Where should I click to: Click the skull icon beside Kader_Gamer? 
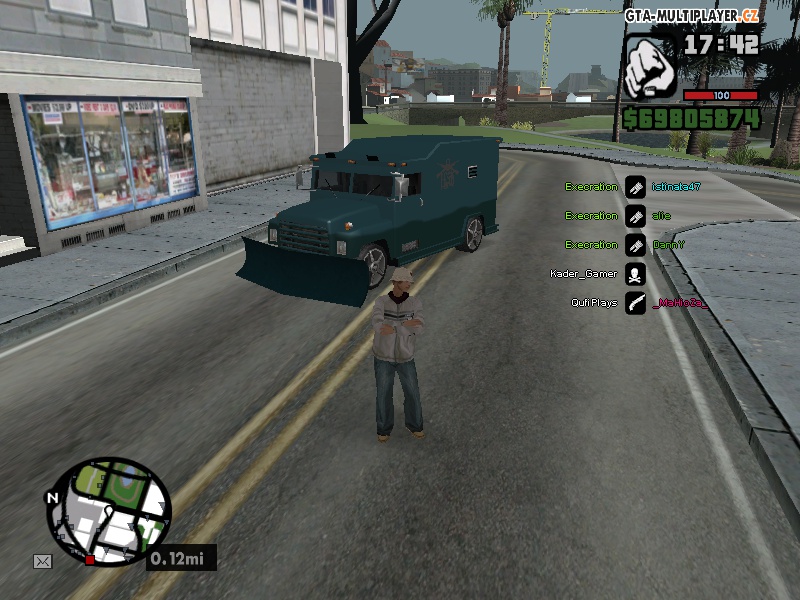click(x=635, y=274)
